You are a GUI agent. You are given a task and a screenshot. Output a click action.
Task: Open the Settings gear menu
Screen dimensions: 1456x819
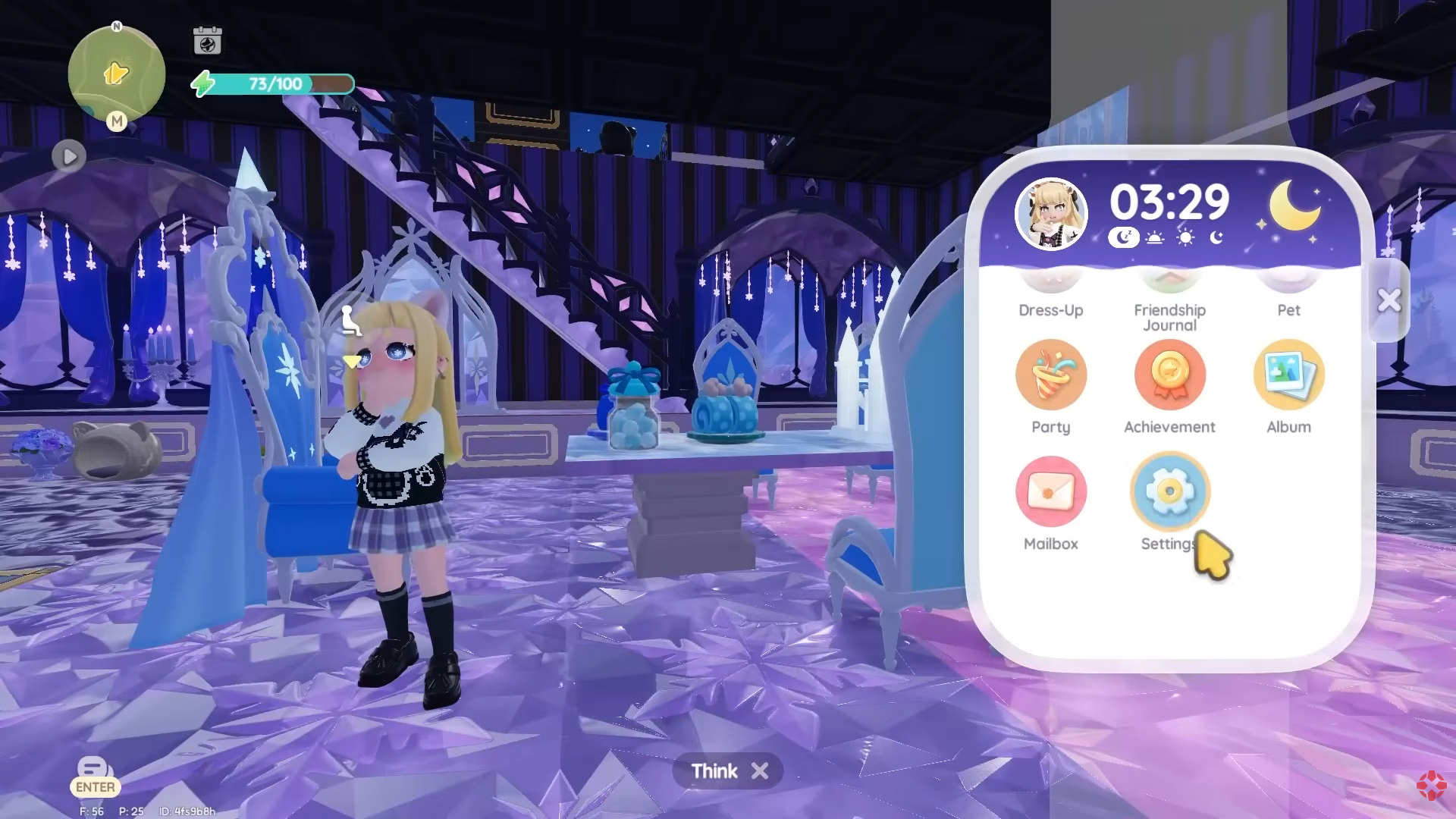pyautogui.click(x=1169, y=491)
